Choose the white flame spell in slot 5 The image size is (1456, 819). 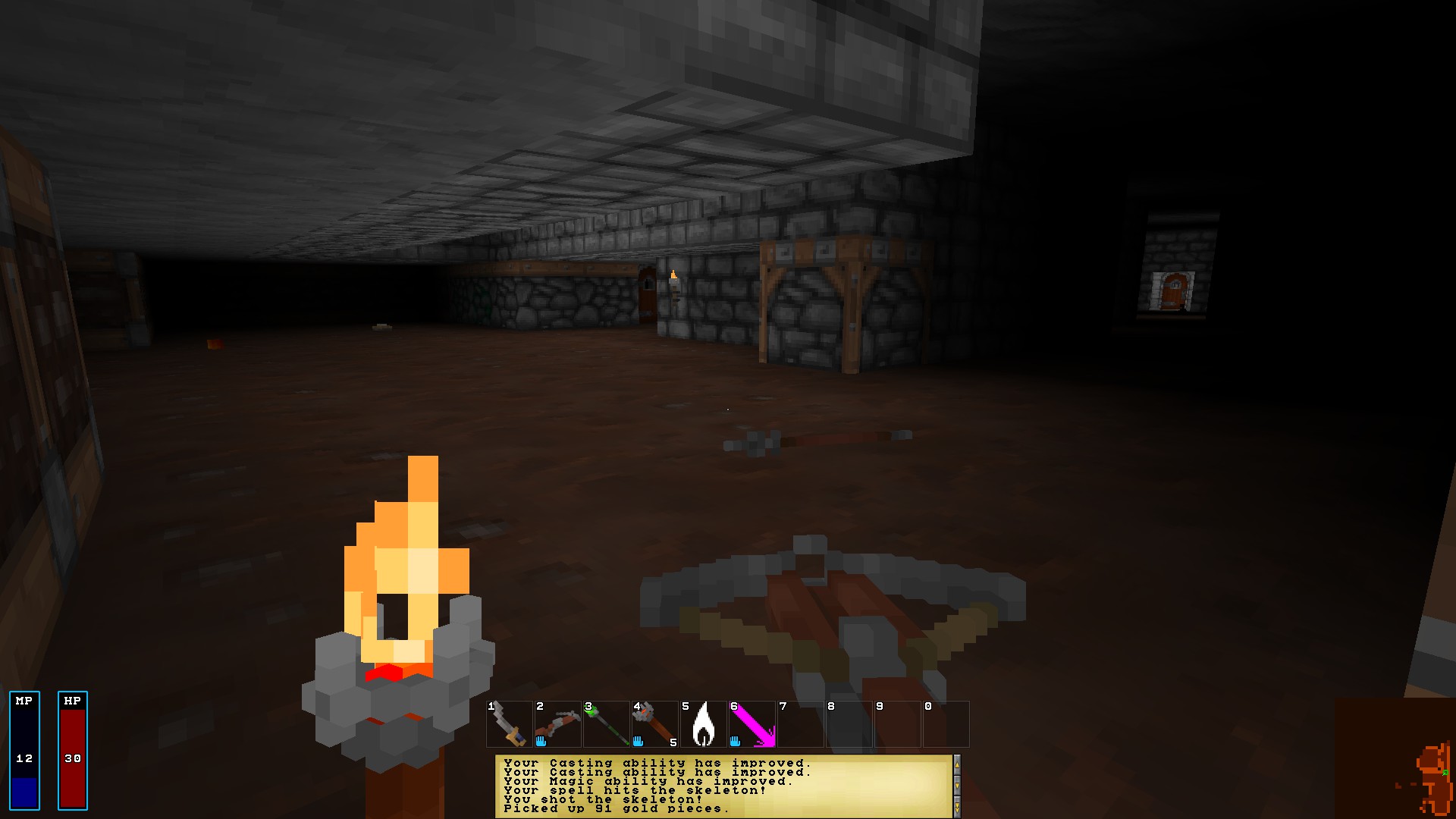click(x=704, y=723)
